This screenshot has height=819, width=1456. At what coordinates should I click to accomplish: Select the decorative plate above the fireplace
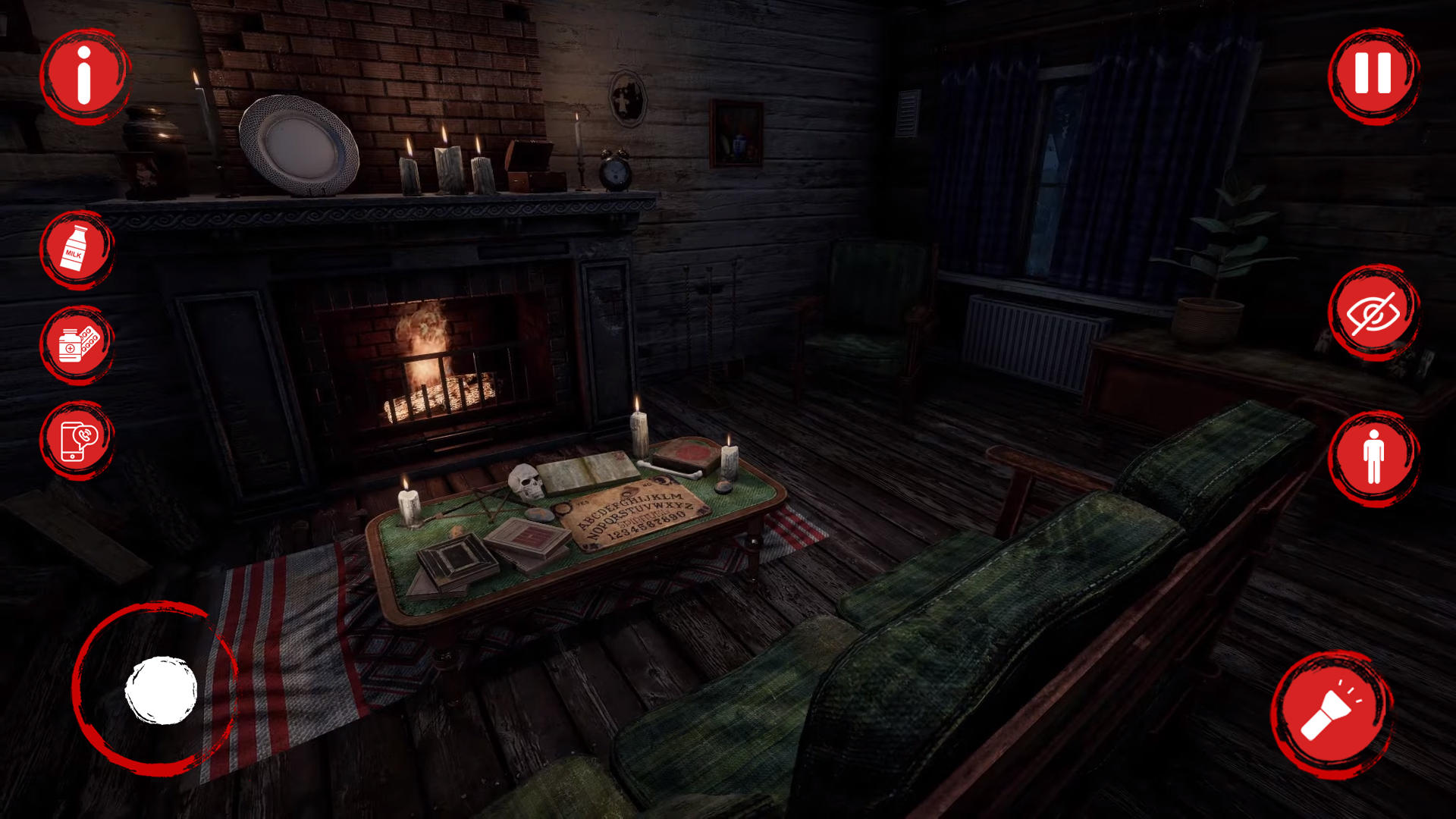pos(298,144)
